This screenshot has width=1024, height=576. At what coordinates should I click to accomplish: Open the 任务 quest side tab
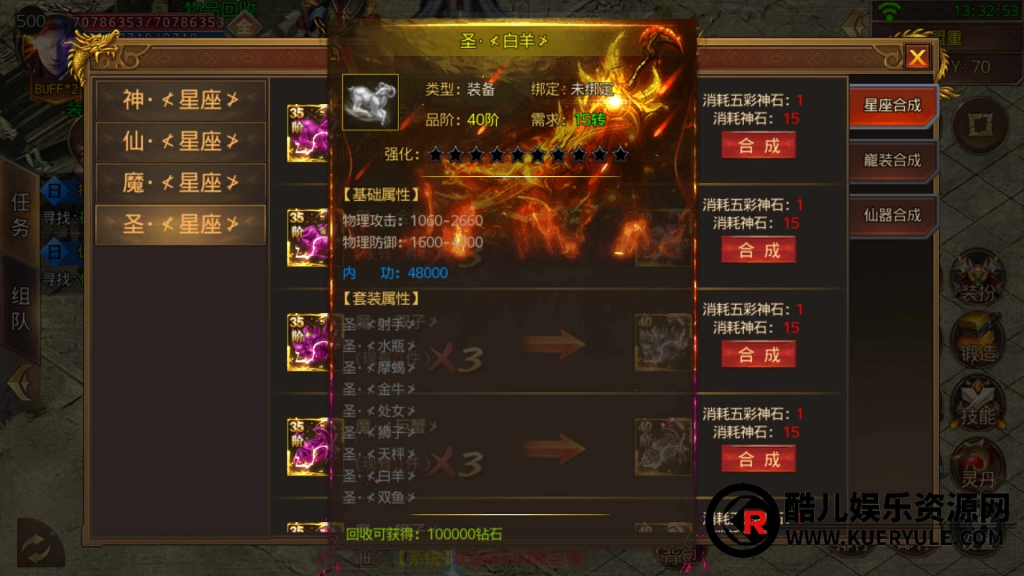coord(20,214)
